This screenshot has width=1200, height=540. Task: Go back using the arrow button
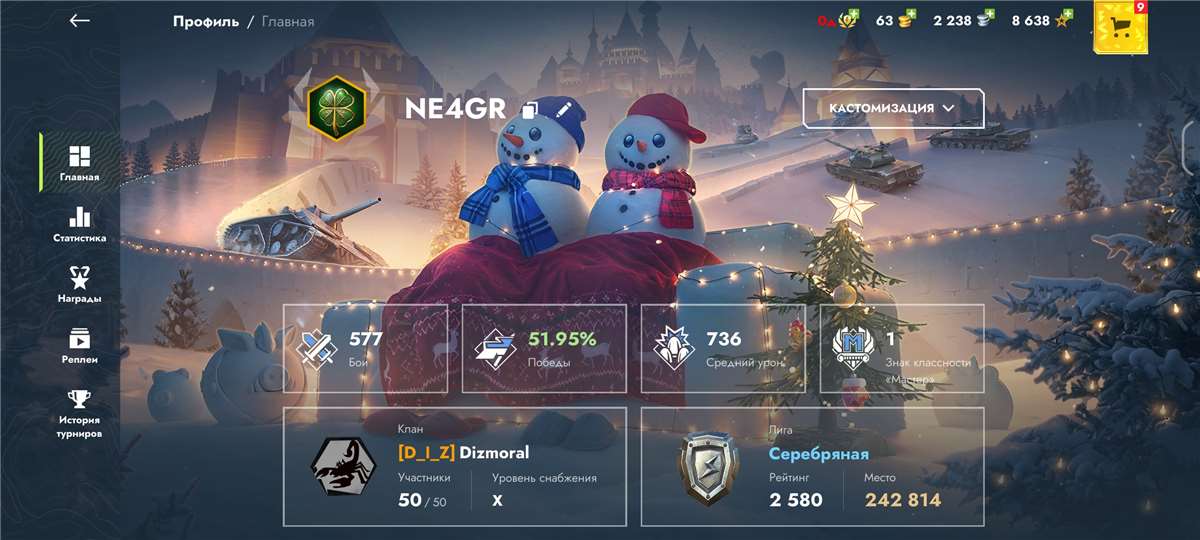pyautogui.click(x=80, y=21)
